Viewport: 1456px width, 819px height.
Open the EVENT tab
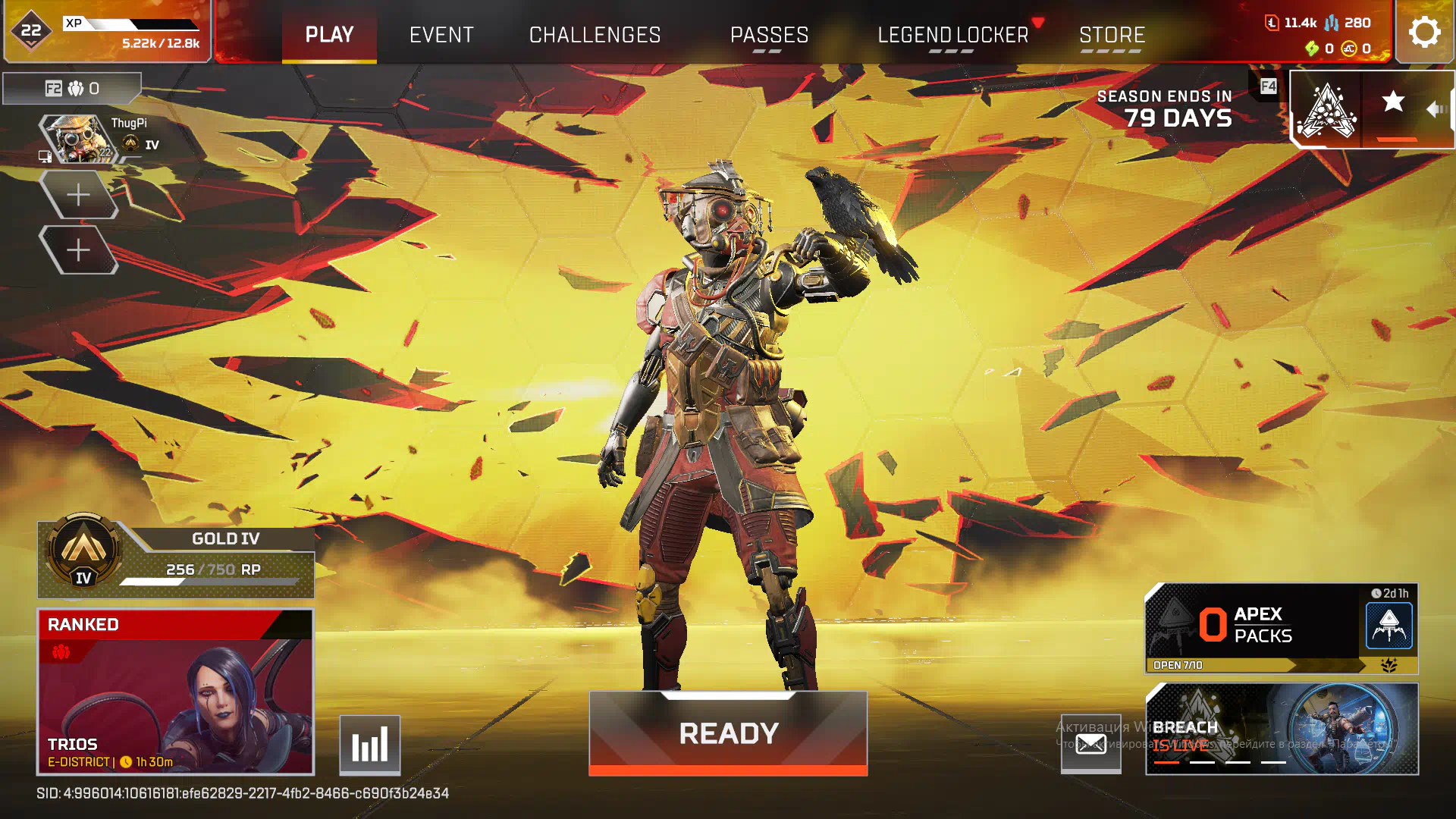[x=441, y=35]
